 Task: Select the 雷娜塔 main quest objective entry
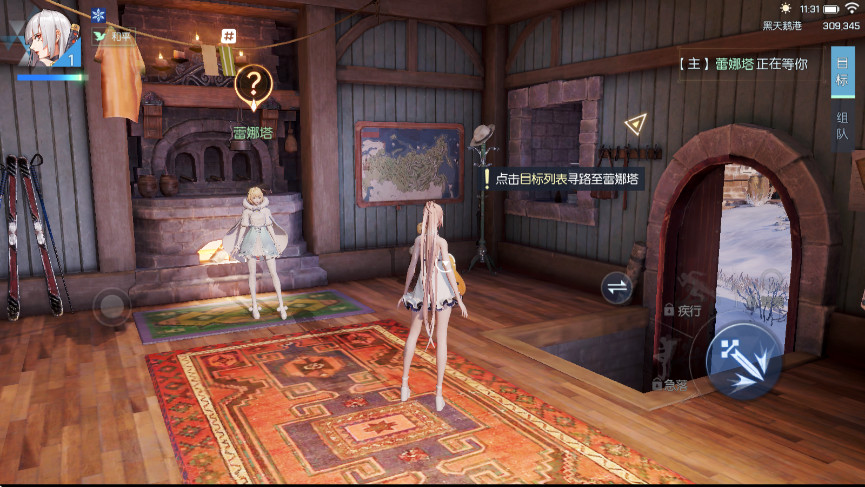[x=747, y=63]
